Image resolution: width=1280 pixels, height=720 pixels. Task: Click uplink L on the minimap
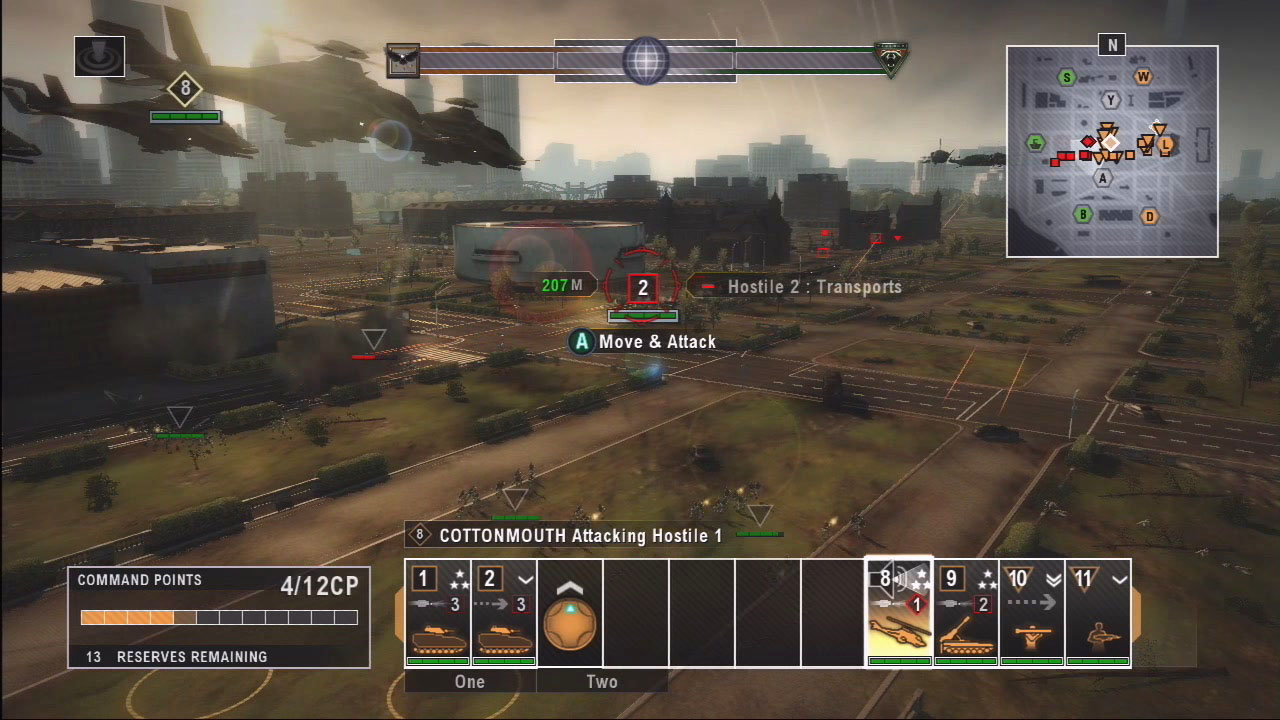coord(1165,145)
